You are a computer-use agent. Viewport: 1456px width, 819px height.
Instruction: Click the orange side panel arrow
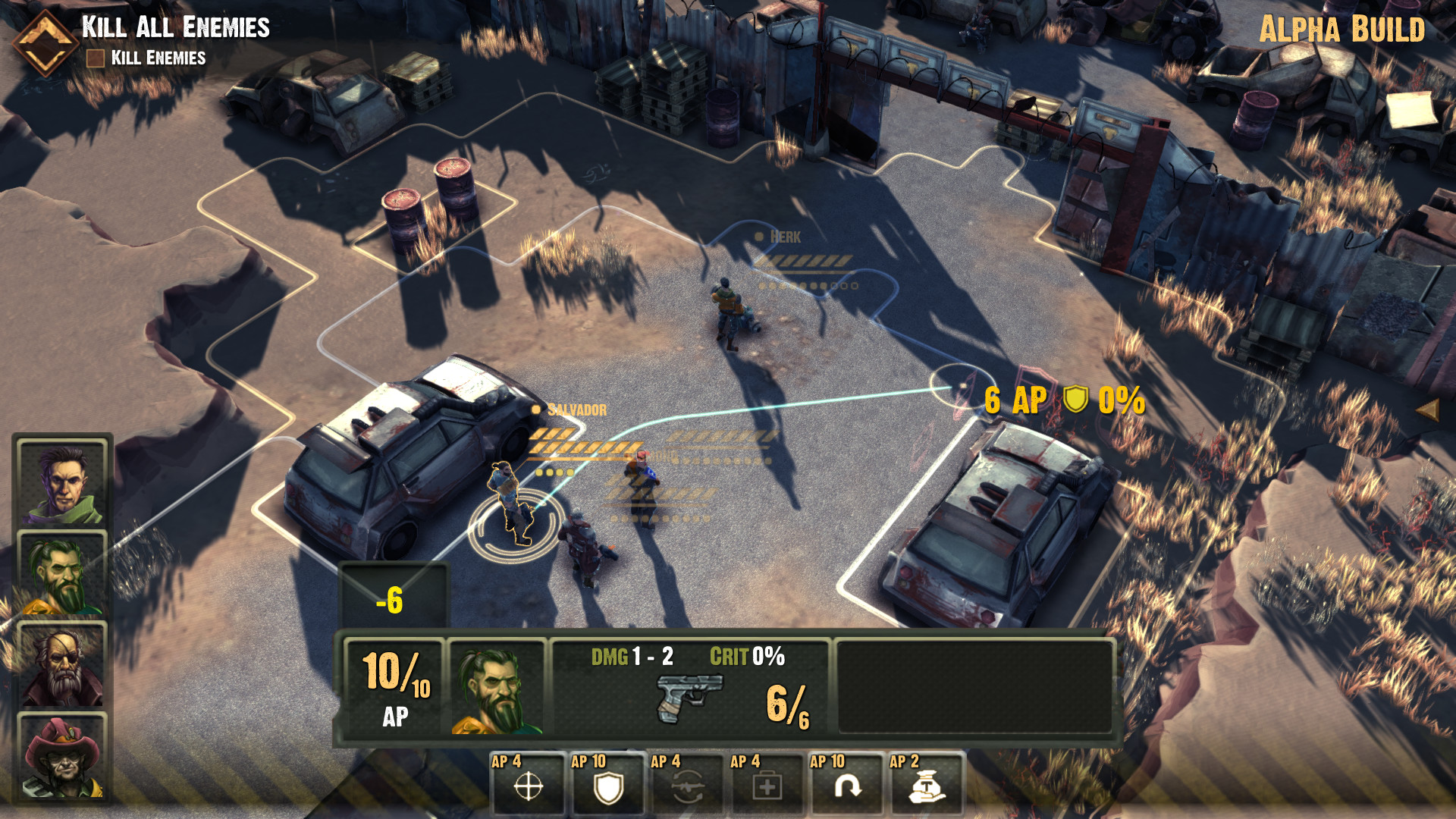1427,410
